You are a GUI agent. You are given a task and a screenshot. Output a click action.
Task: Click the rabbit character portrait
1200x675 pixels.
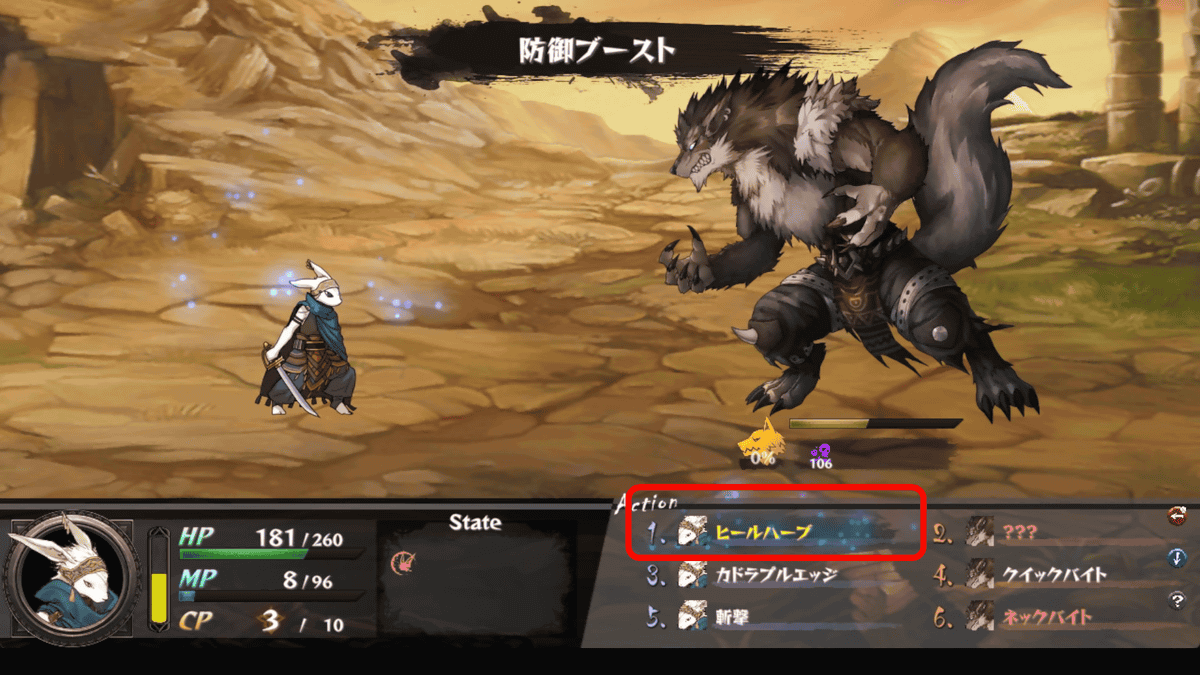tap(71, 577)
